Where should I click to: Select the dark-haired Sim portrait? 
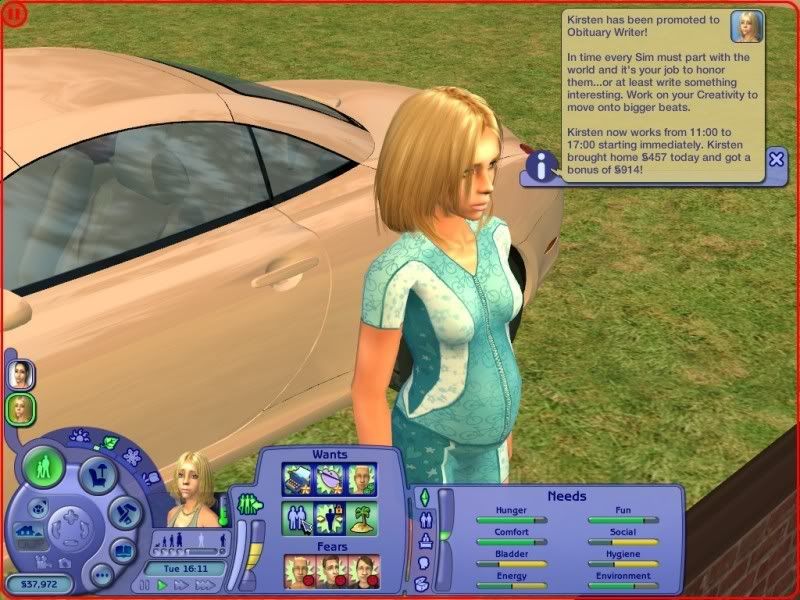19,373
